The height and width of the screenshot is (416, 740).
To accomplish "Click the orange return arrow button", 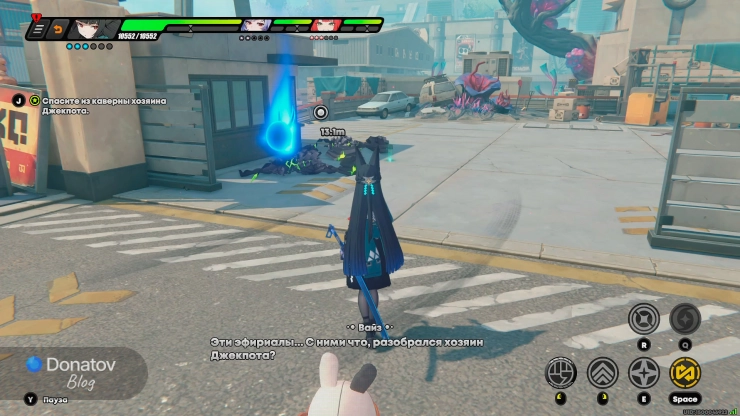I will tap(57, 30).
